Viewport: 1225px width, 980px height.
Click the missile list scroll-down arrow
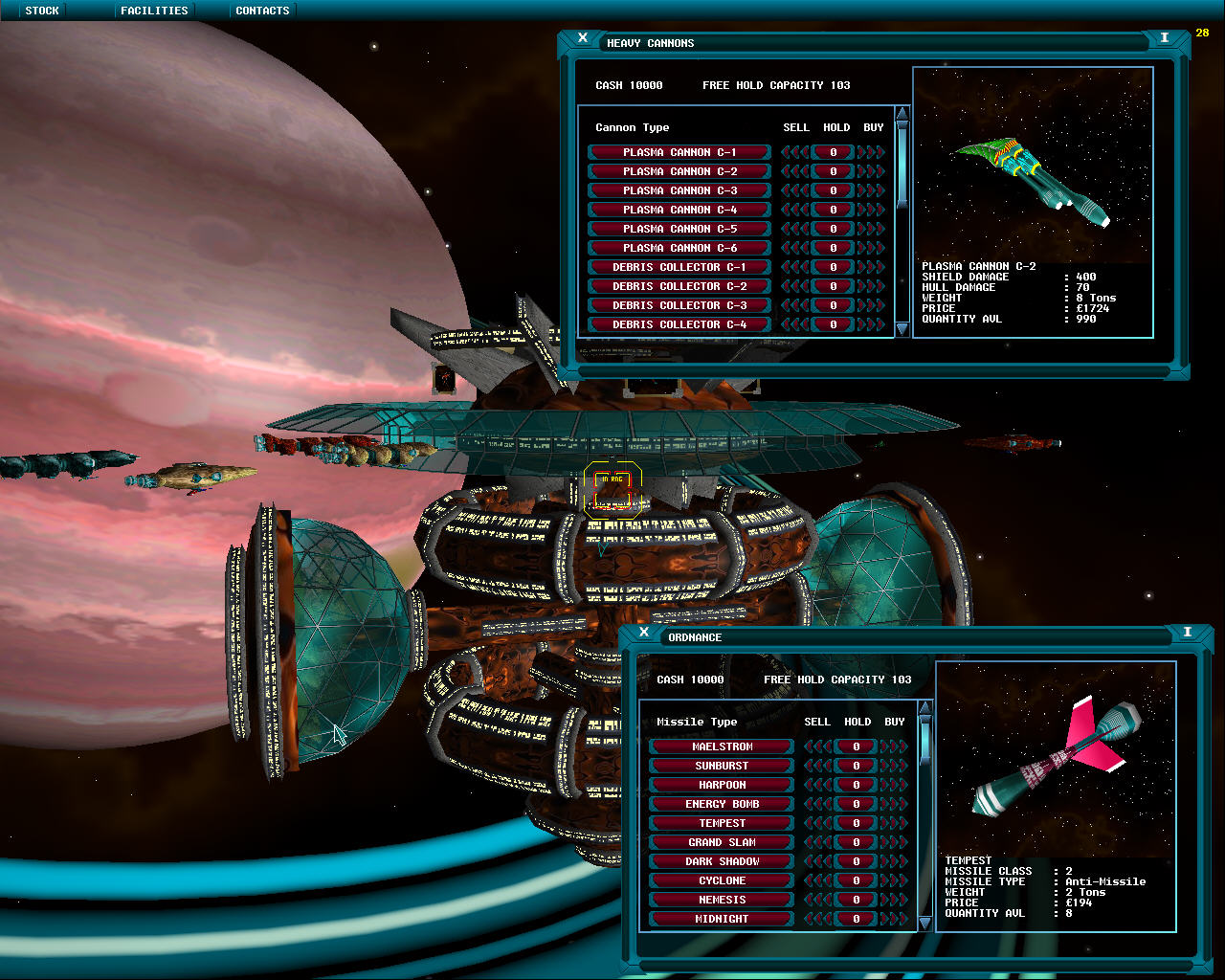[x=924, y=924]
